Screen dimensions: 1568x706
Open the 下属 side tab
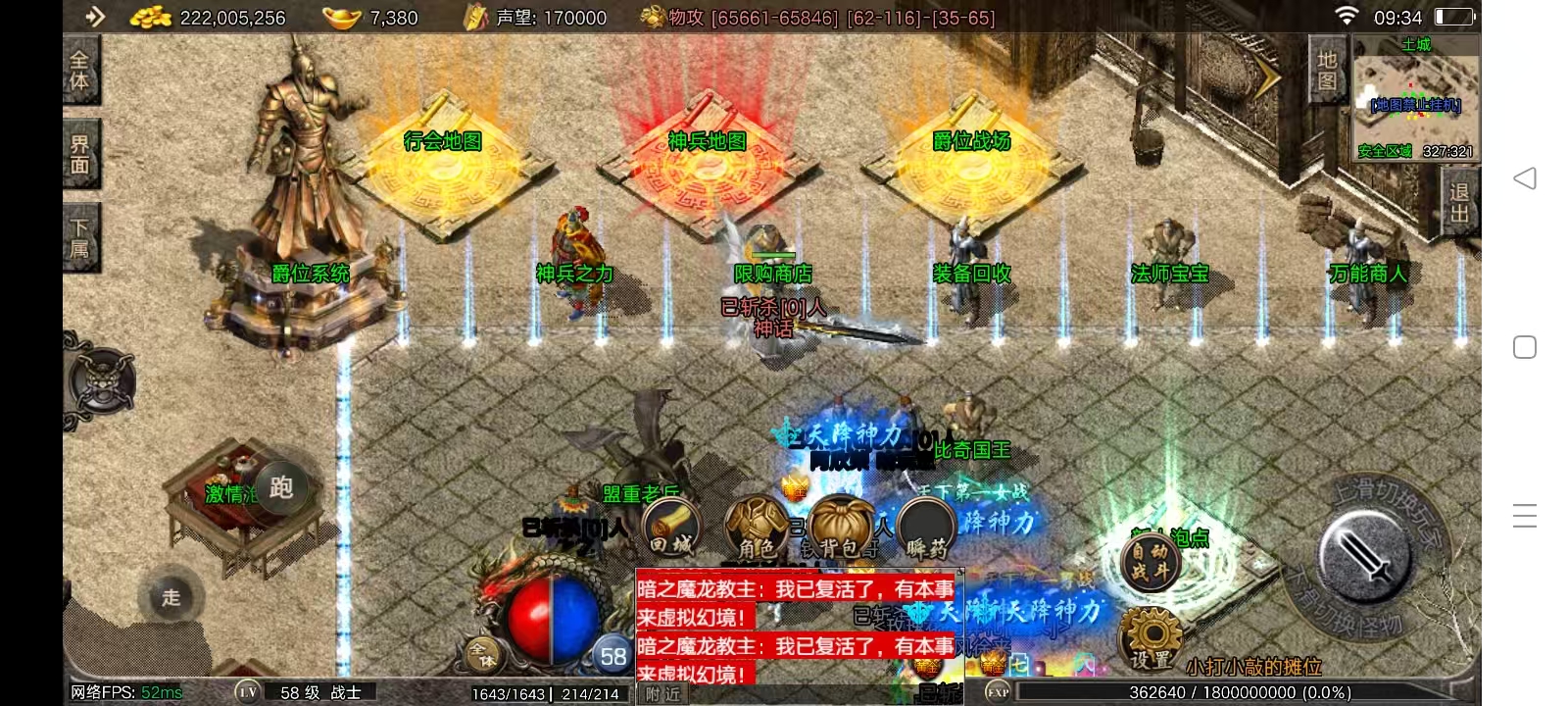click(x=80, y=238)
